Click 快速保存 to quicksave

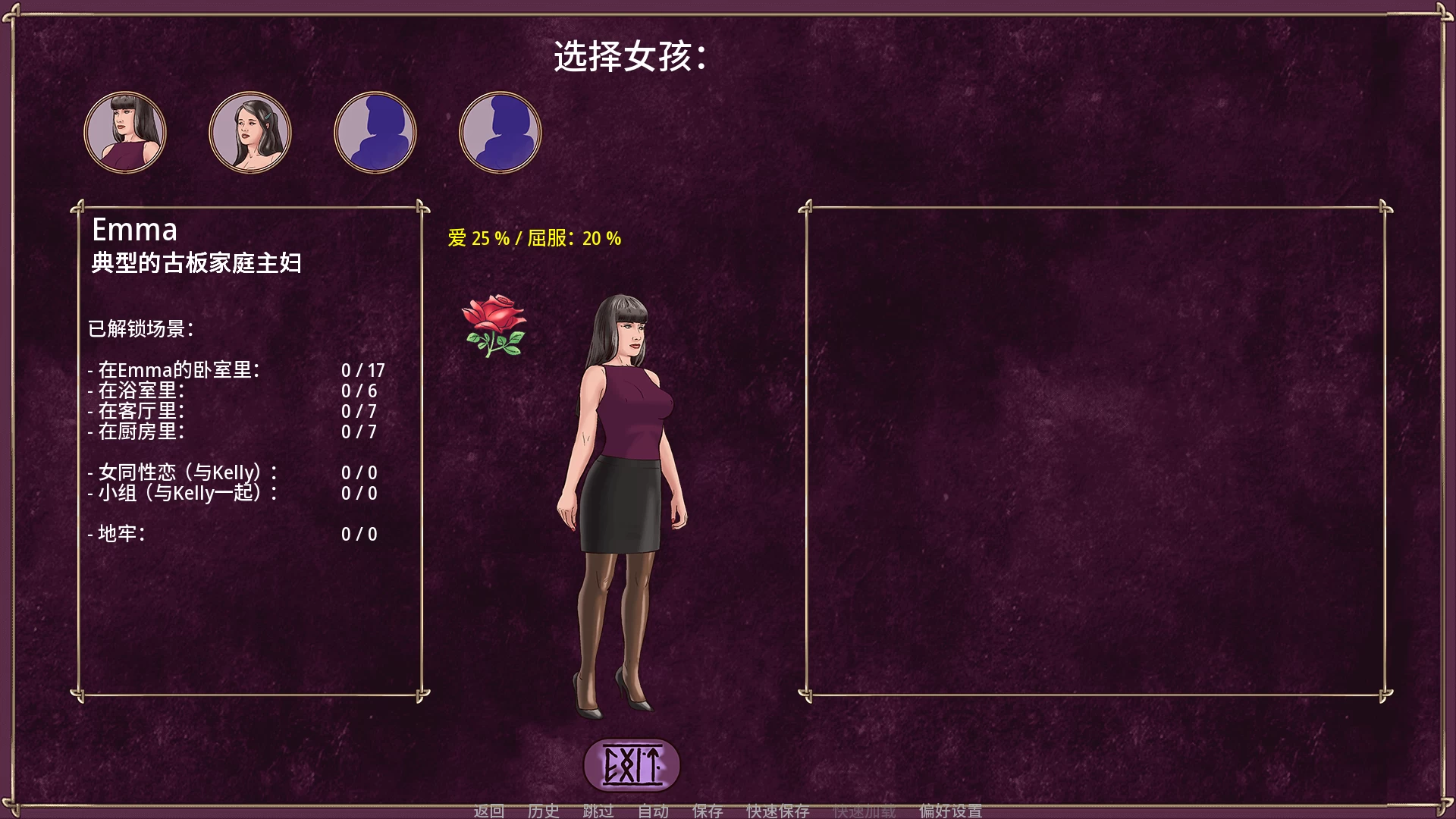tap(779, 811)
